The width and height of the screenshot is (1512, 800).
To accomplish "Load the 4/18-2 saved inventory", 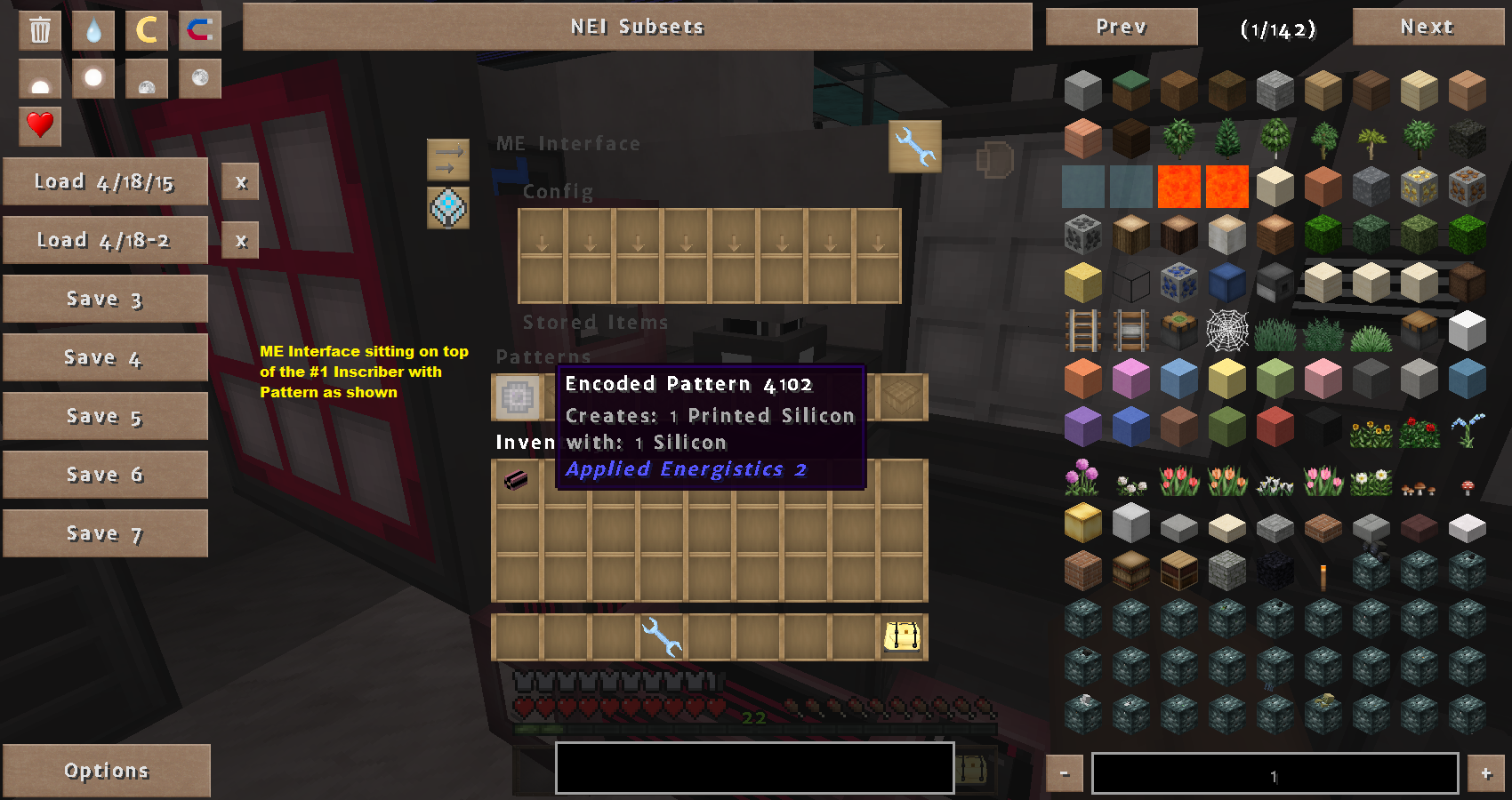I will pyautogui.click(x=105, y=241).
